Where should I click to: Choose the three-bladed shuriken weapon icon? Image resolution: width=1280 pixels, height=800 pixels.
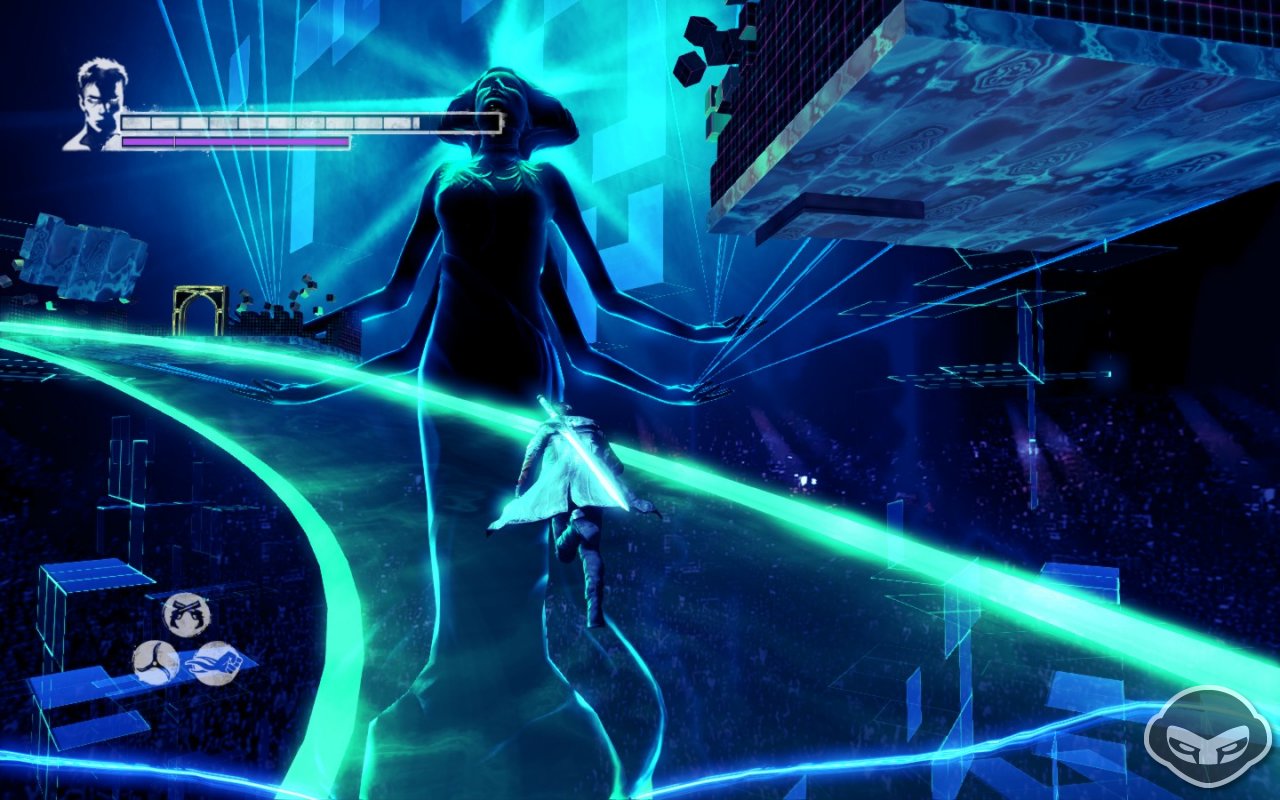155,663
